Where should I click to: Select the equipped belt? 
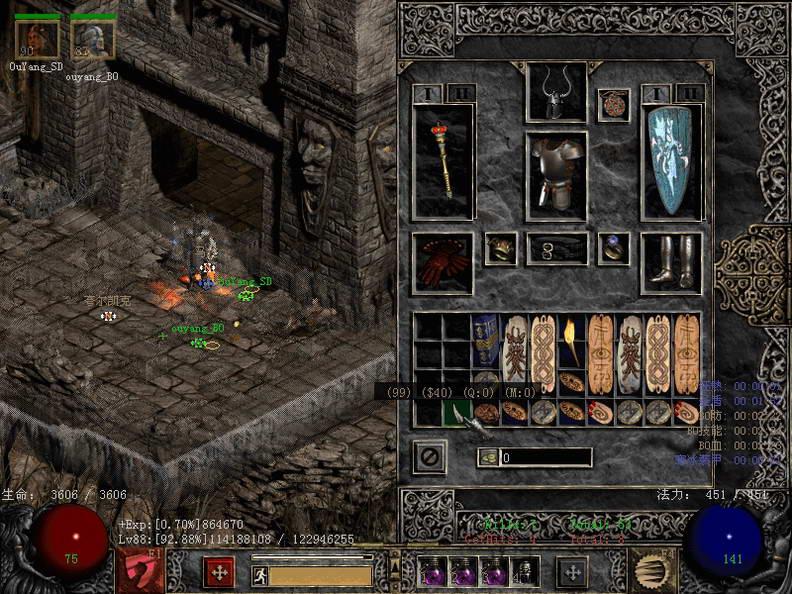pos(557,249)
